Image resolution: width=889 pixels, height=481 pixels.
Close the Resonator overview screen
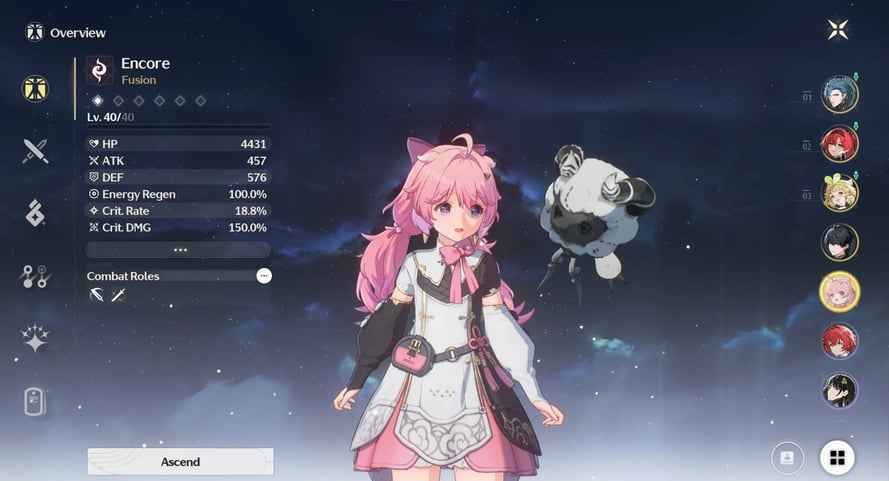pyautogui.click(x=838, y=29)
